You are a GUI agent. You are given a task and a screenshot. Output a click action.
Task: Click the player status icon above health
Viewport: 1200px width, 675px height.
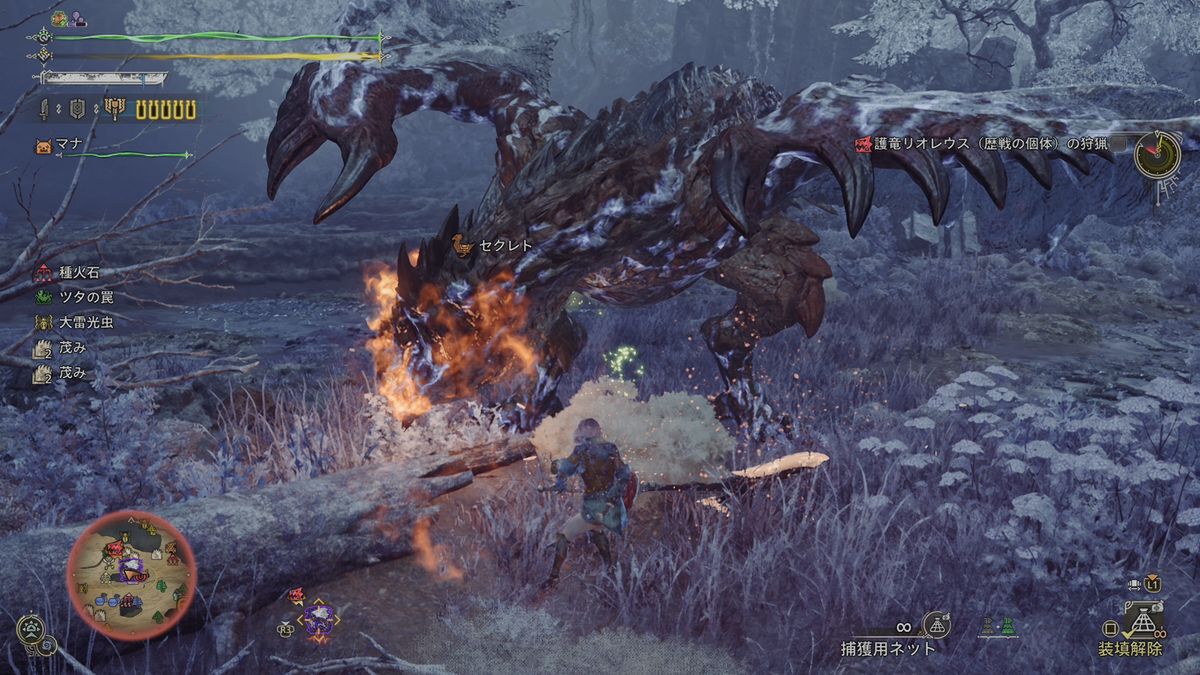click(x=59, y=18)
